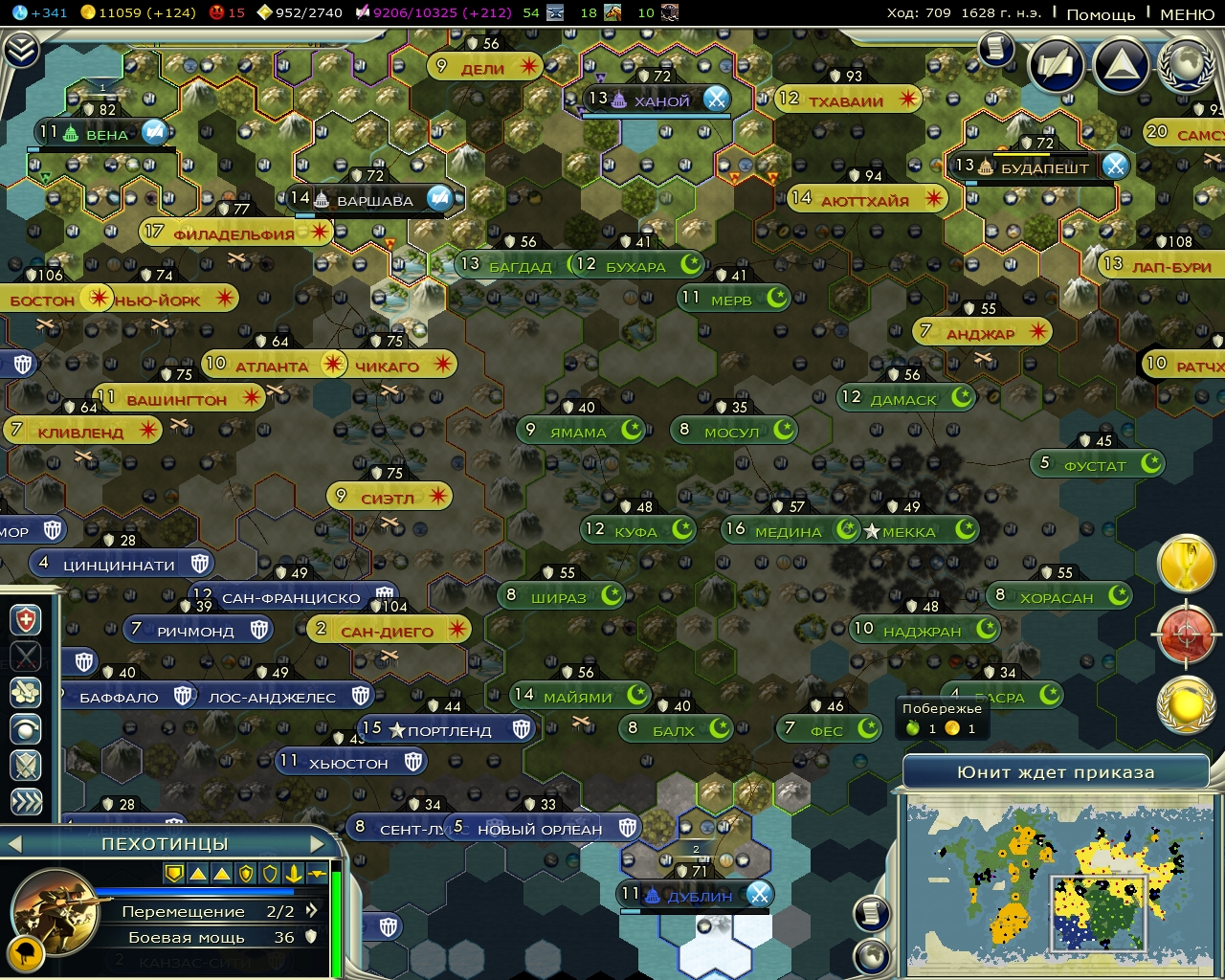
Task: Open the victory progress trophy icon
Action: point(1187,565)
